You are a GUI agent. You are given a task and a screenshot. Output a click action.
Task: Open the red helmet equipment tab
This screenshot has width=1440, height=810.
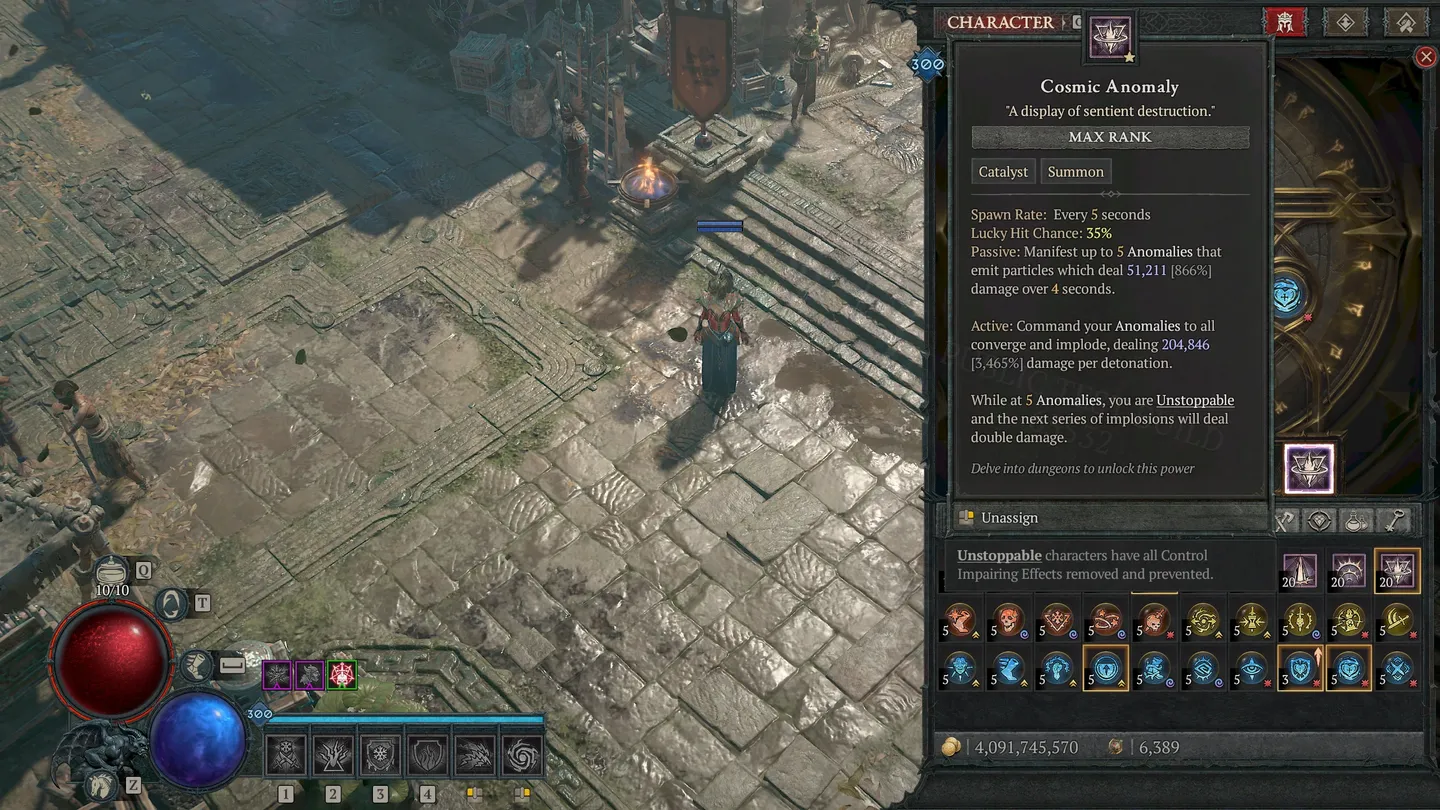click(x=1285, y=22)
